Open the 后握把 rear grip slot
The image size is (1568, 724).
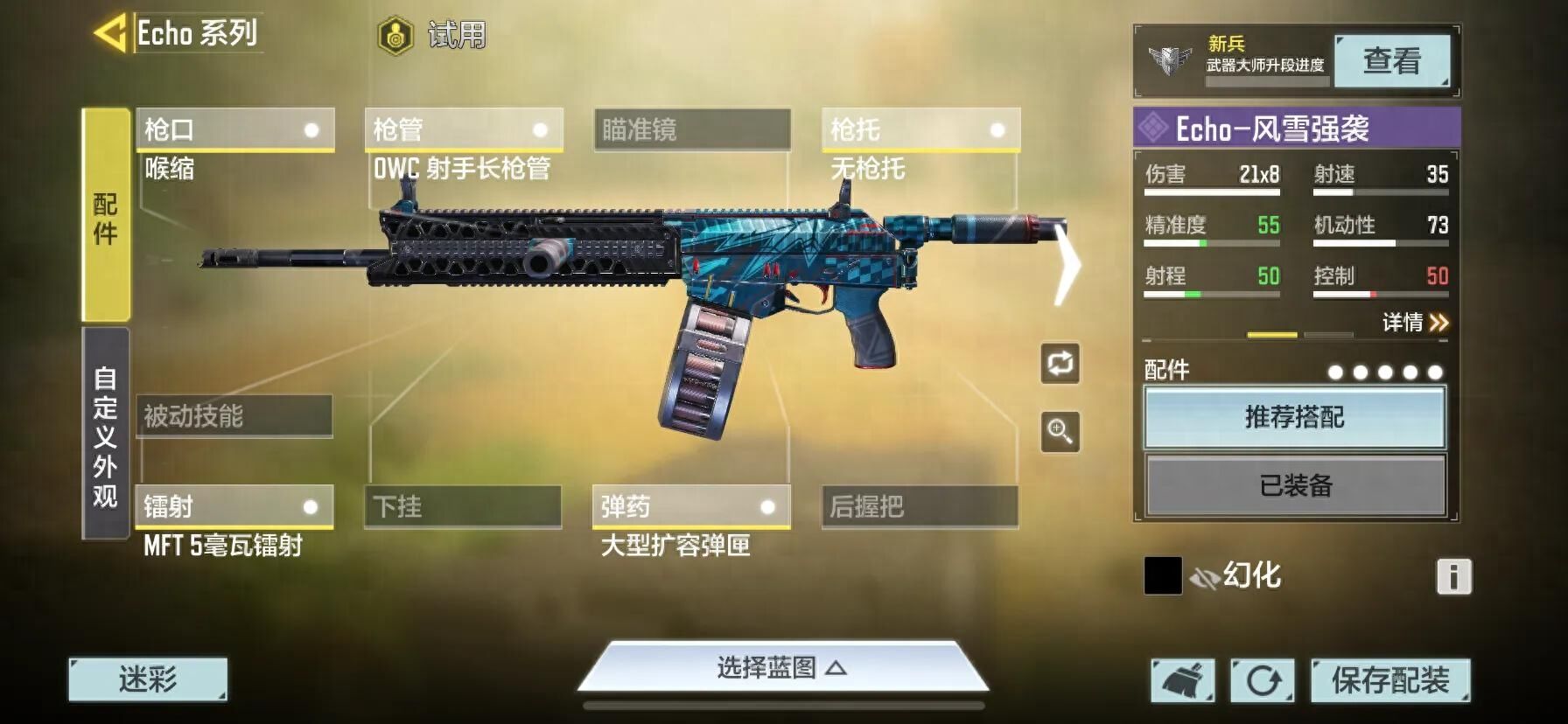point(920,506)
